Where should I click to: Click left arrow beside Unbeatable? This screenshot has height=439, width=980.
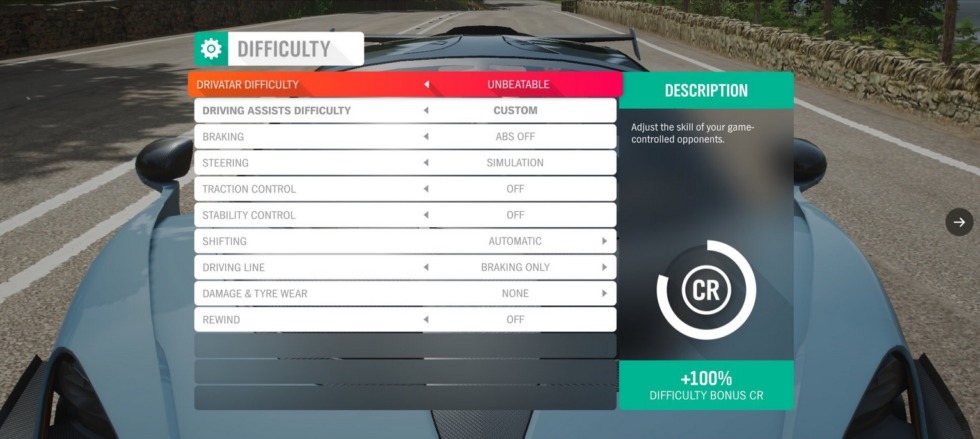pyautogui.click(x=427, y=85)
